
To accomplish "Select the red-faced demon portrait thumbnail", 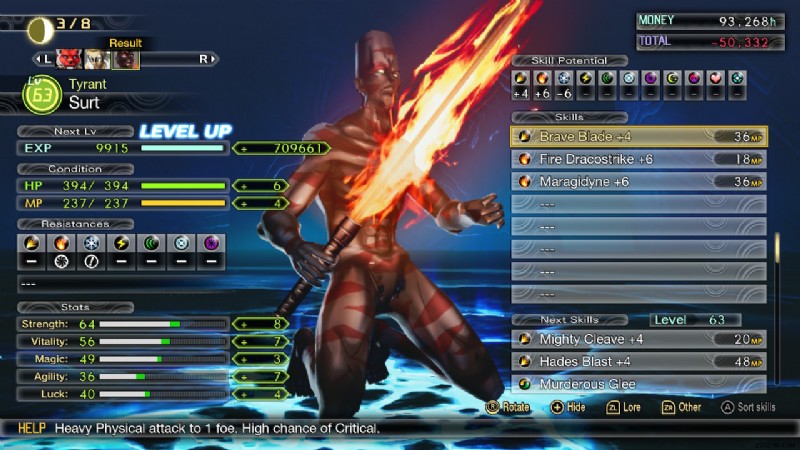I will coord(69,59).
